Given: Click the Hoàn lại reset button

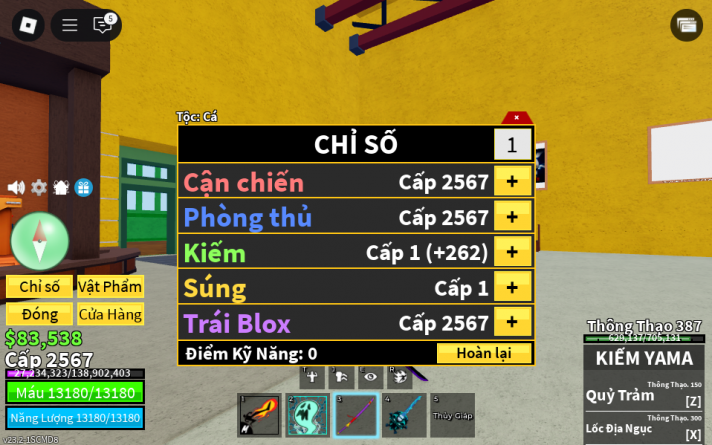Looking at the screenshot, I should (x=484, y=353).
